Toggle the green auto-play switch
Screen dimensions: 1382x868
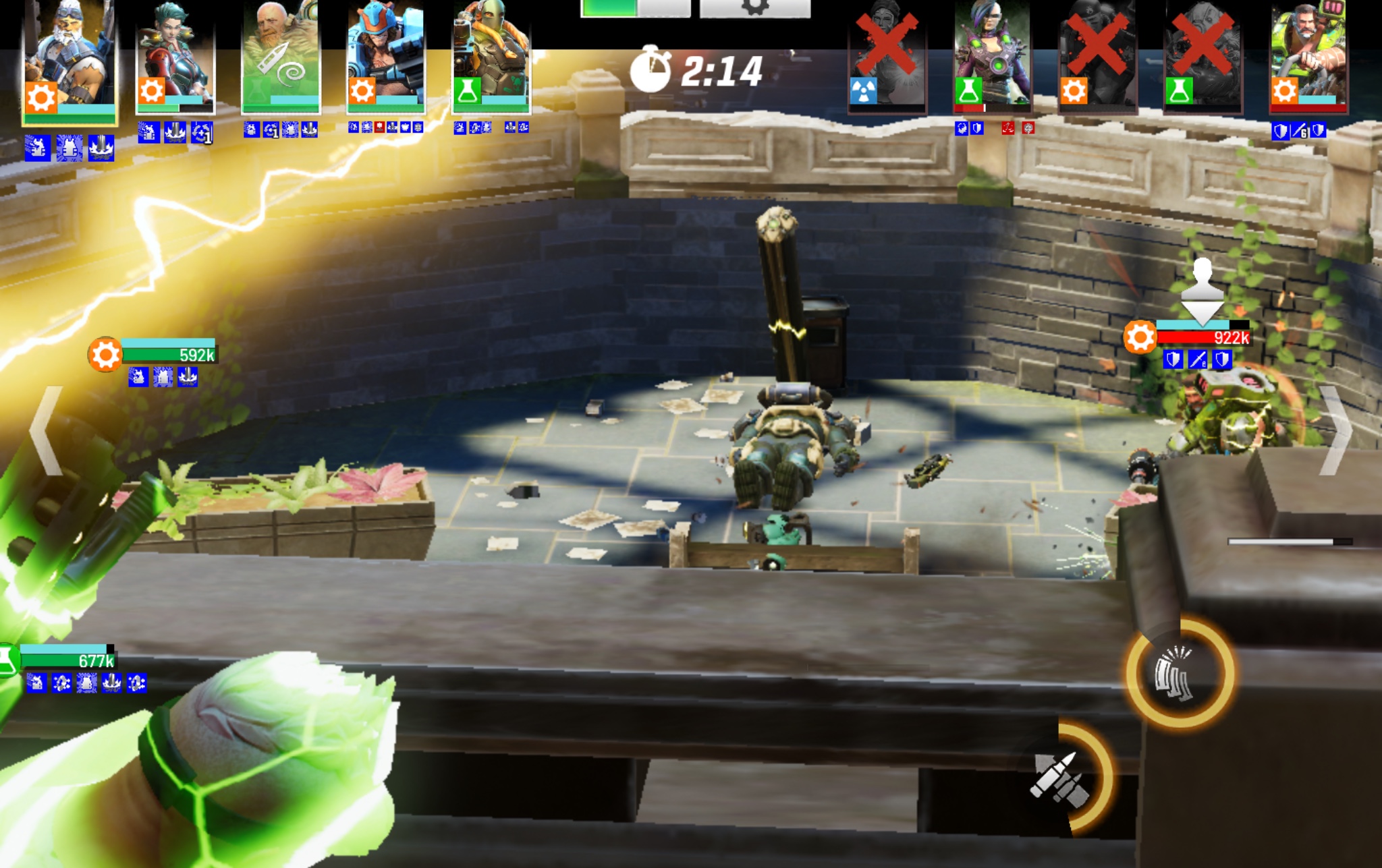pyautogui.click(x=635, y=7)
